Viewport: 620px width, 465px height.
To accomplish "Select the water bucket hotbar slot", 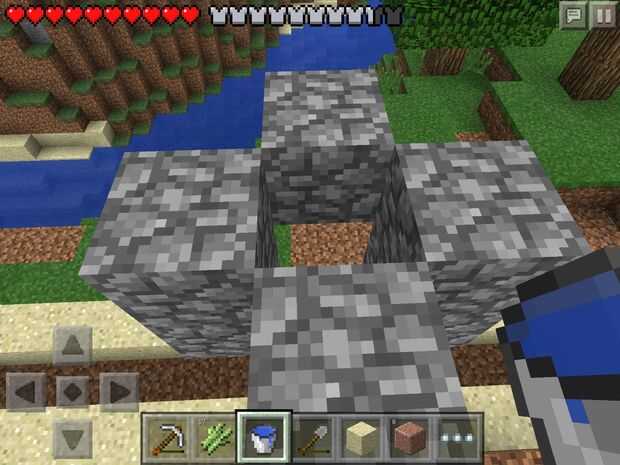I will pyautogui.click(x=264, y=437).
